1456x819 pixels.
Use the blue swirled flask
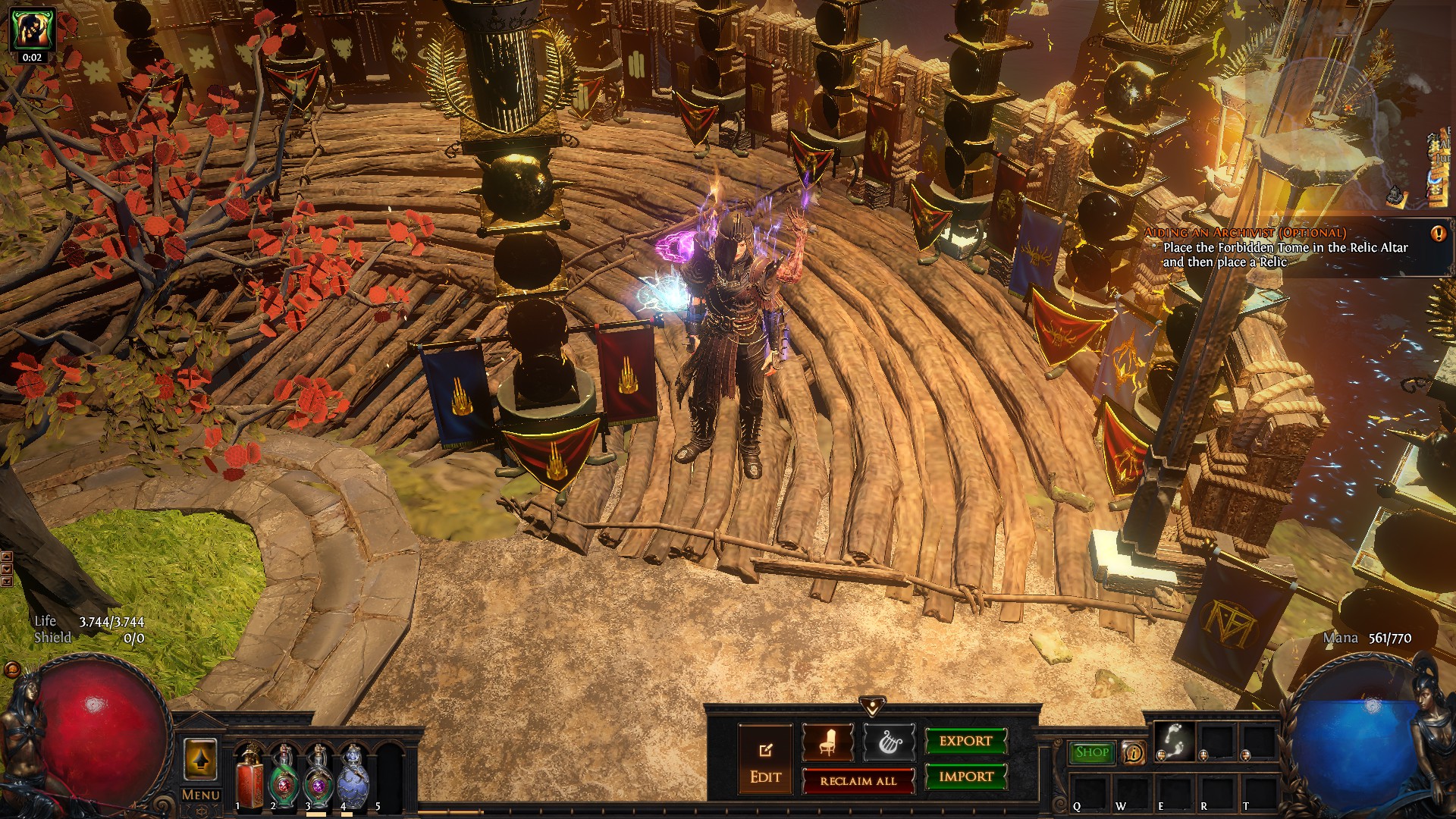pos(353,776)
